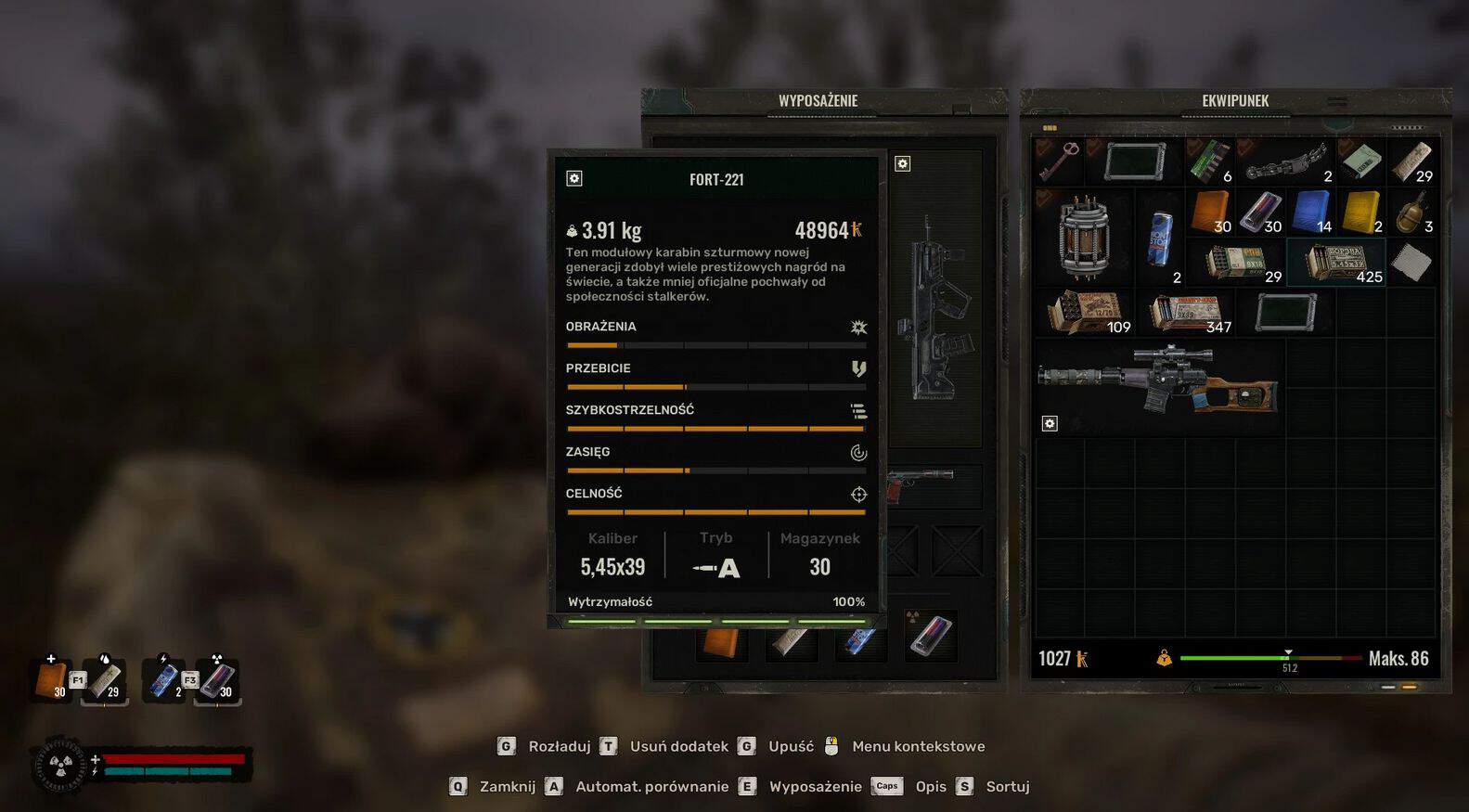Select the chain item stack of 2
Image resolution: width=1469 pixels, height=812 pixels.
click(x=1286, y=161)
